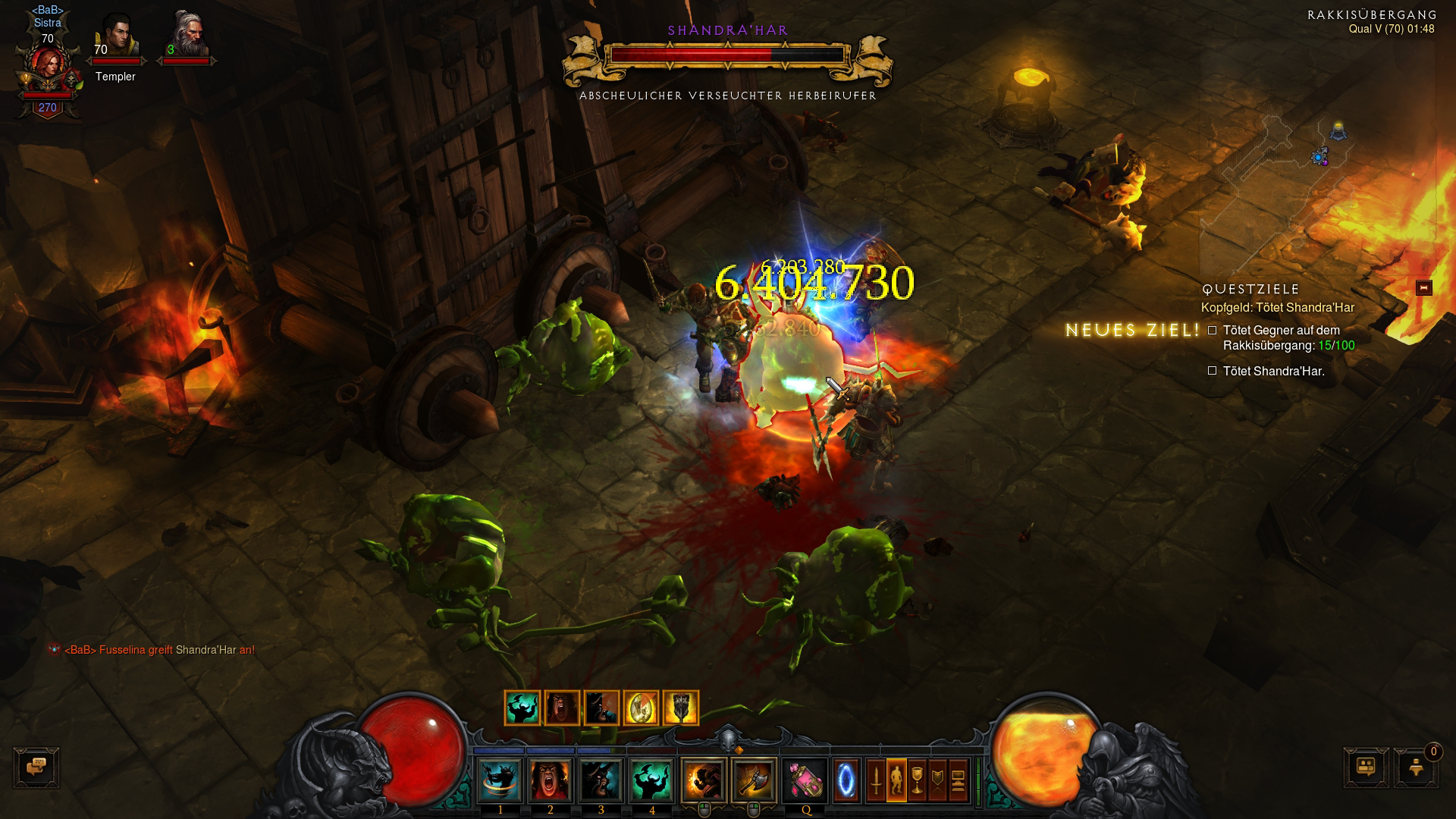Activate the Whirlwind skill in slot 1

500,780
